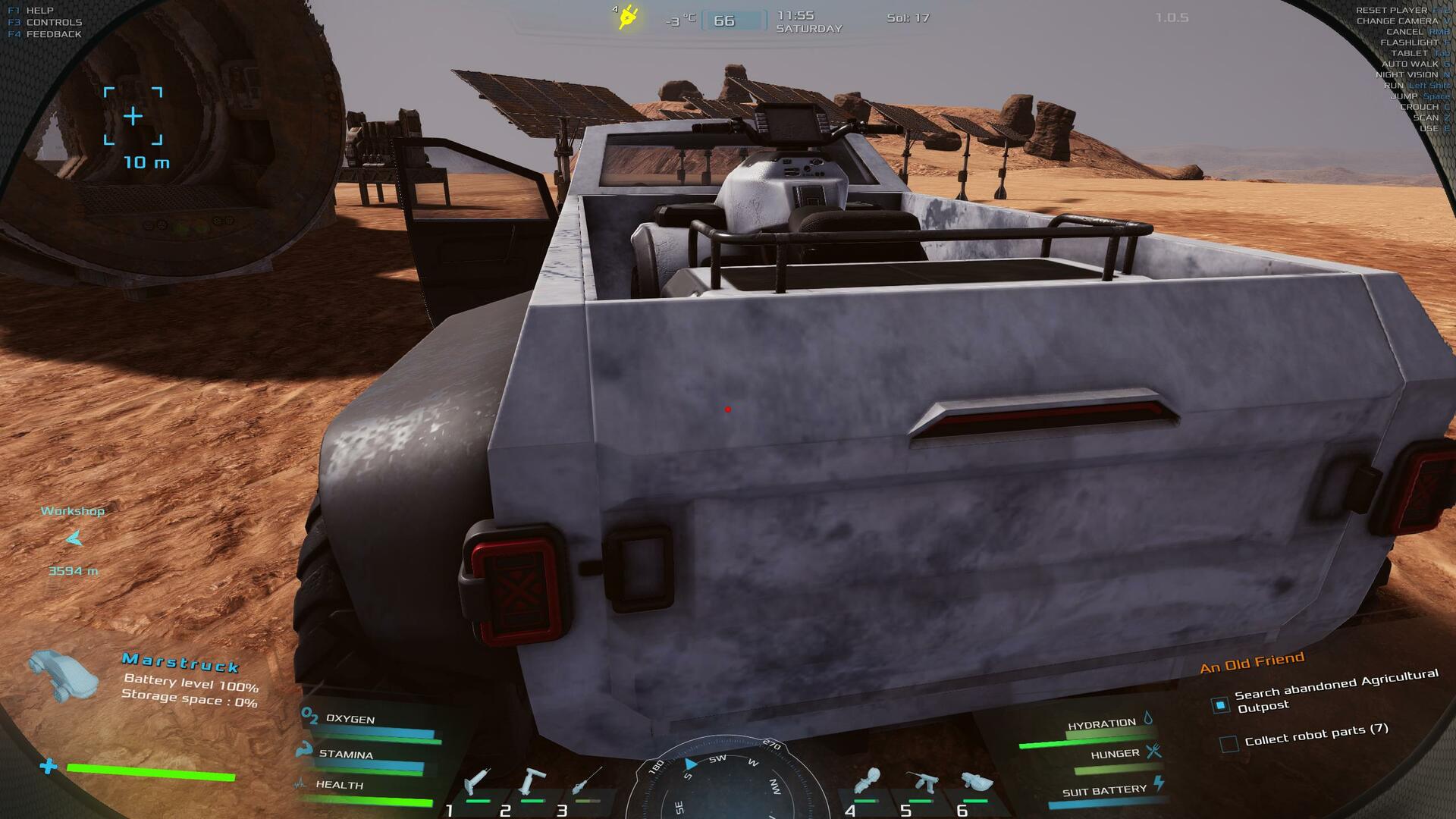1456x819 pixels.
Task: Equip the gun-shaped tool in slot 5
Action: click(922, 782)
